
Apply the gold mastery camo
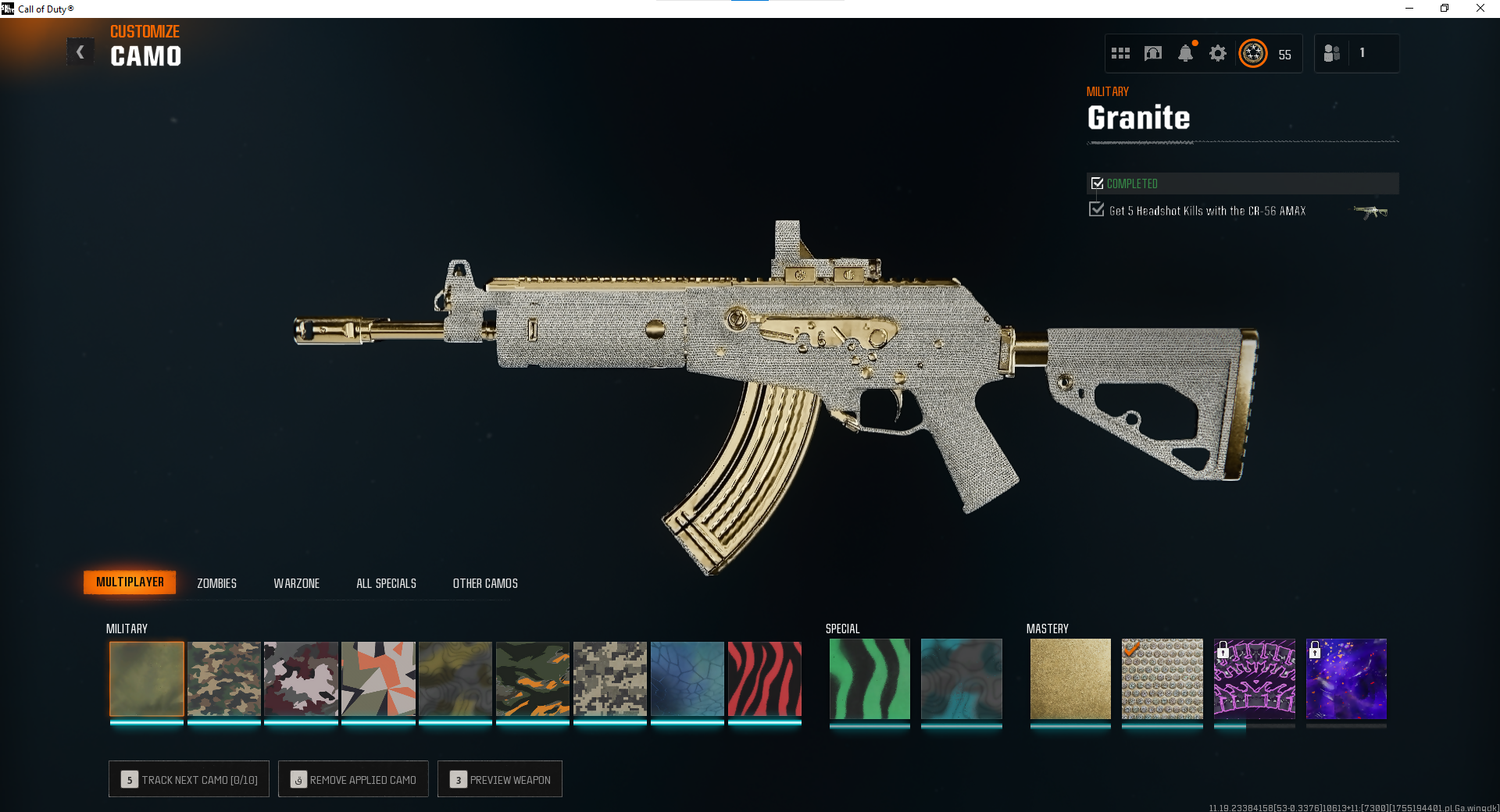pyautogui.click(x=1070, y=678)
